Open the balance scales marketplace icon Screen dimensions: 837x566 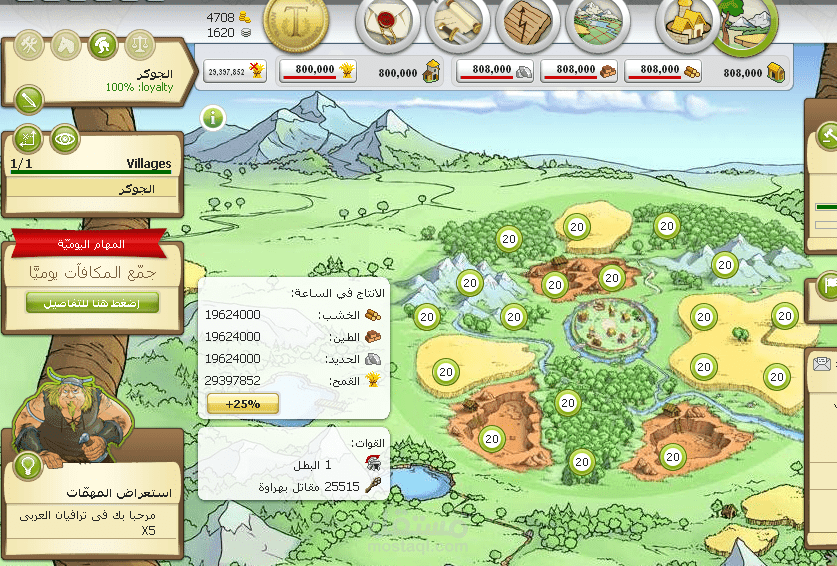[140, 45]
